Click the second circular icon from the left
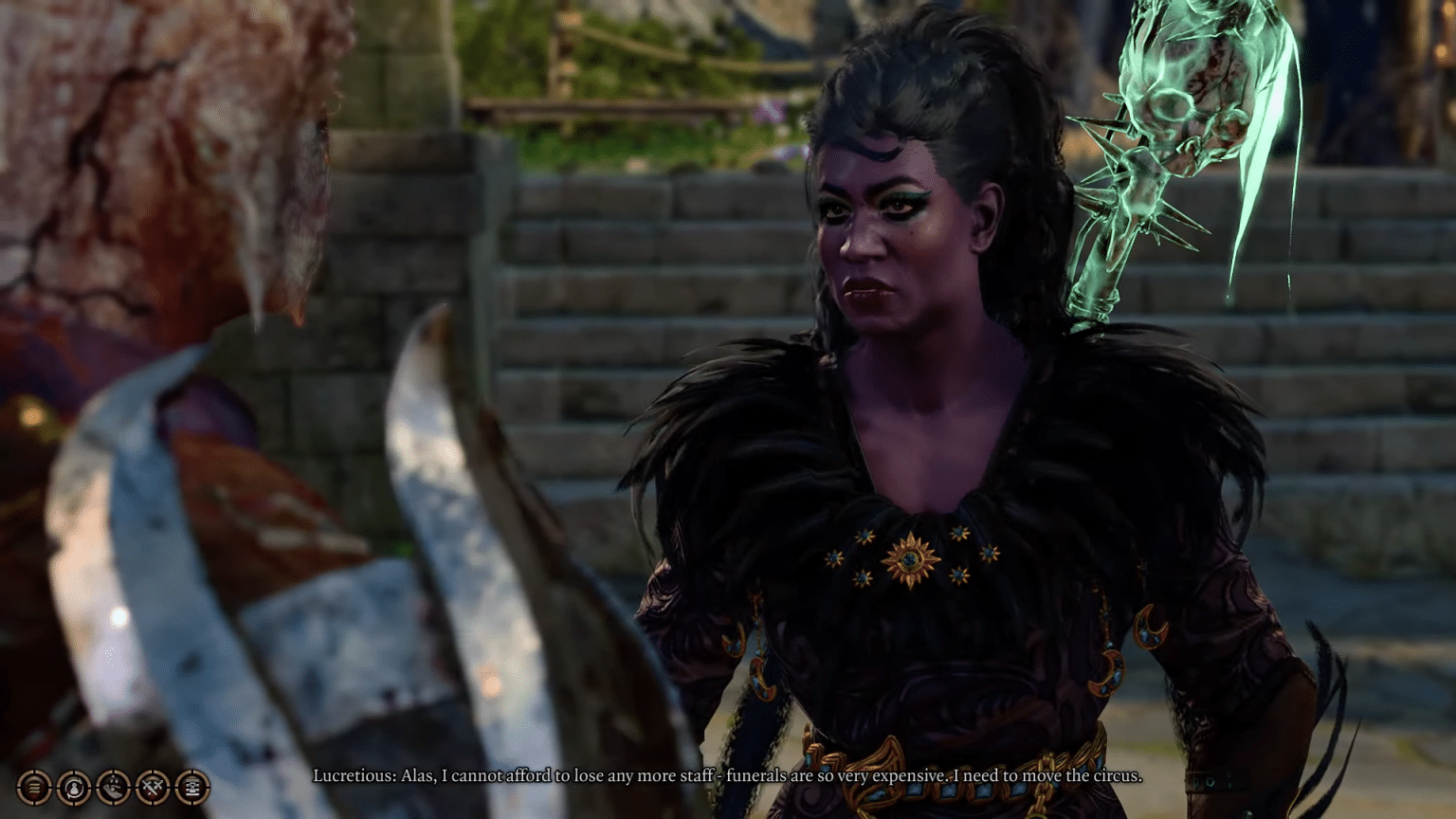Screen dimensions: 1456x819 pos(73,787)
